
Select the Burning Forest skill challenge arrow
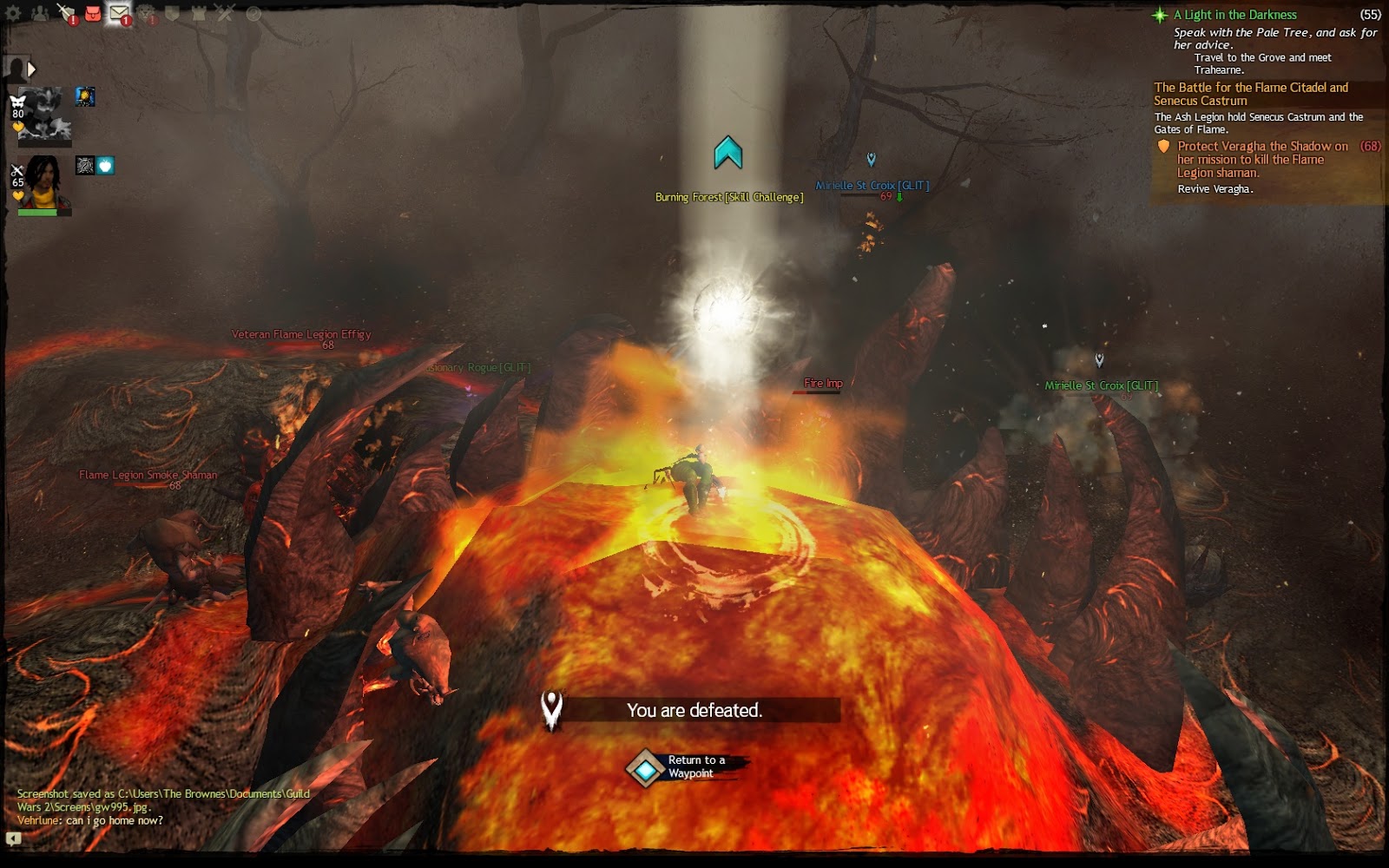point(727,152)
